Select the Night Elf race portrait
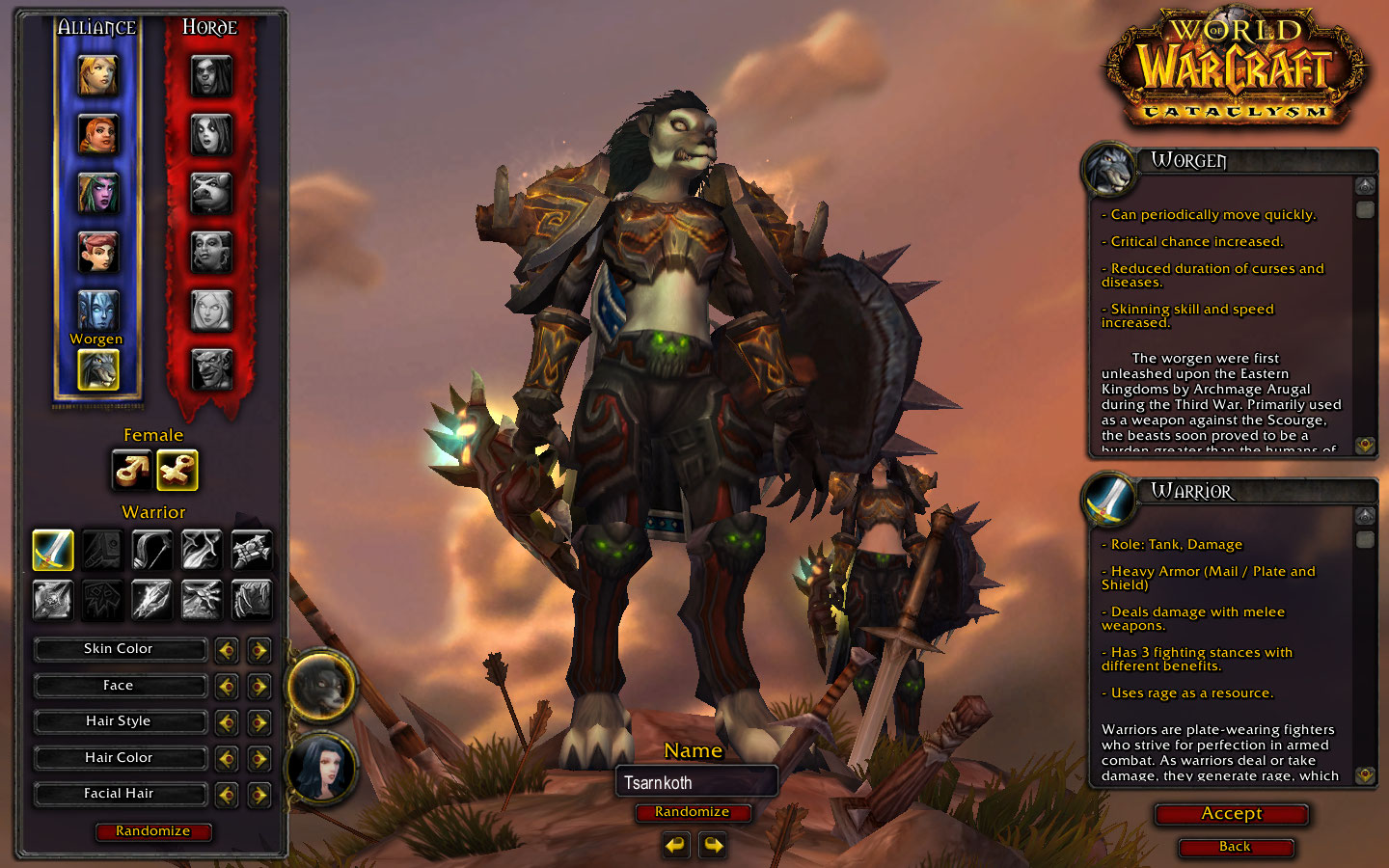This screenshot has height=868, width=1389. (97, 193)
